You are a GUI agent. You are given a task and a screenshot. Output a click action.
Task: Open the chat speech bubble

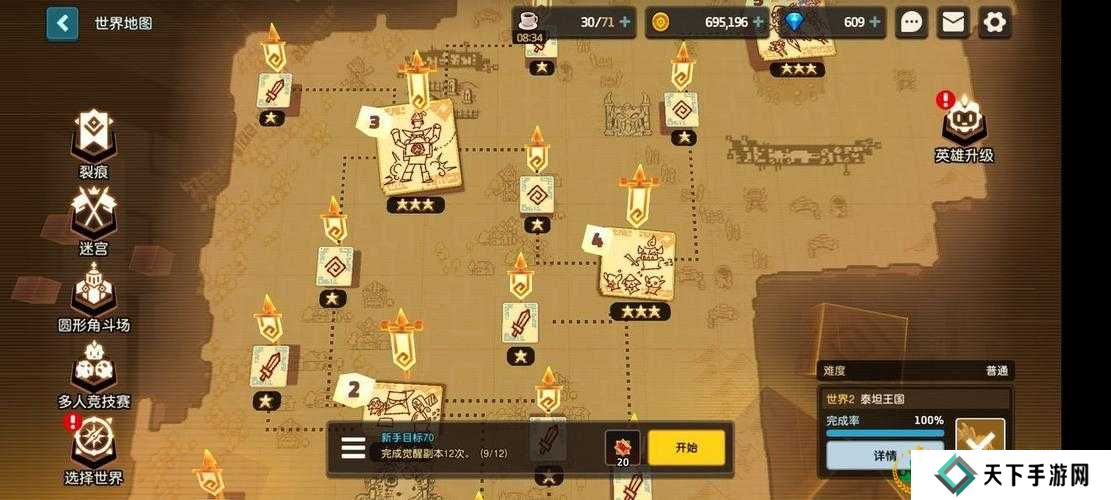tap(911, 23)
